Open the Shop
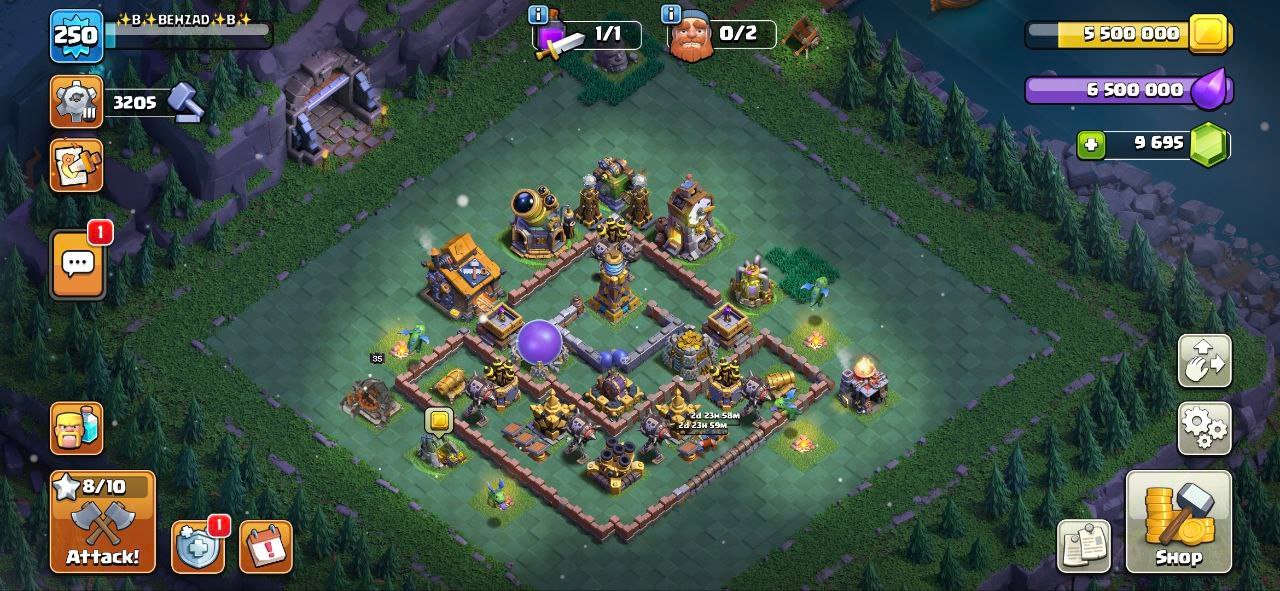The image size is (1280, 591). point(1178,522)
